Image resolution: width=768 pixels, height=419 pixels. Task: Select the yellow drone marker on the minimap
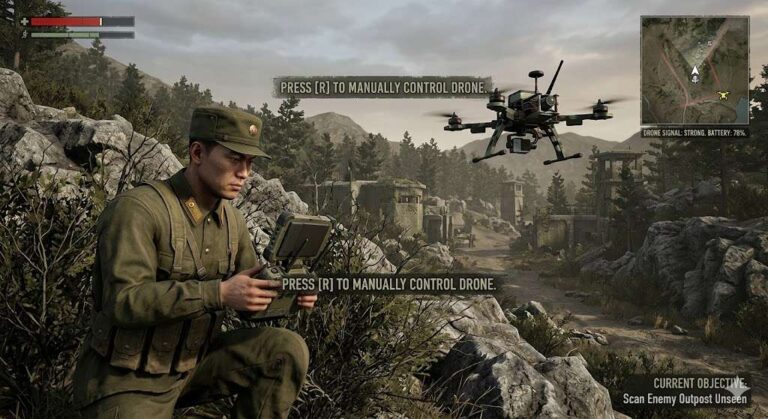(x=723, y=95)
